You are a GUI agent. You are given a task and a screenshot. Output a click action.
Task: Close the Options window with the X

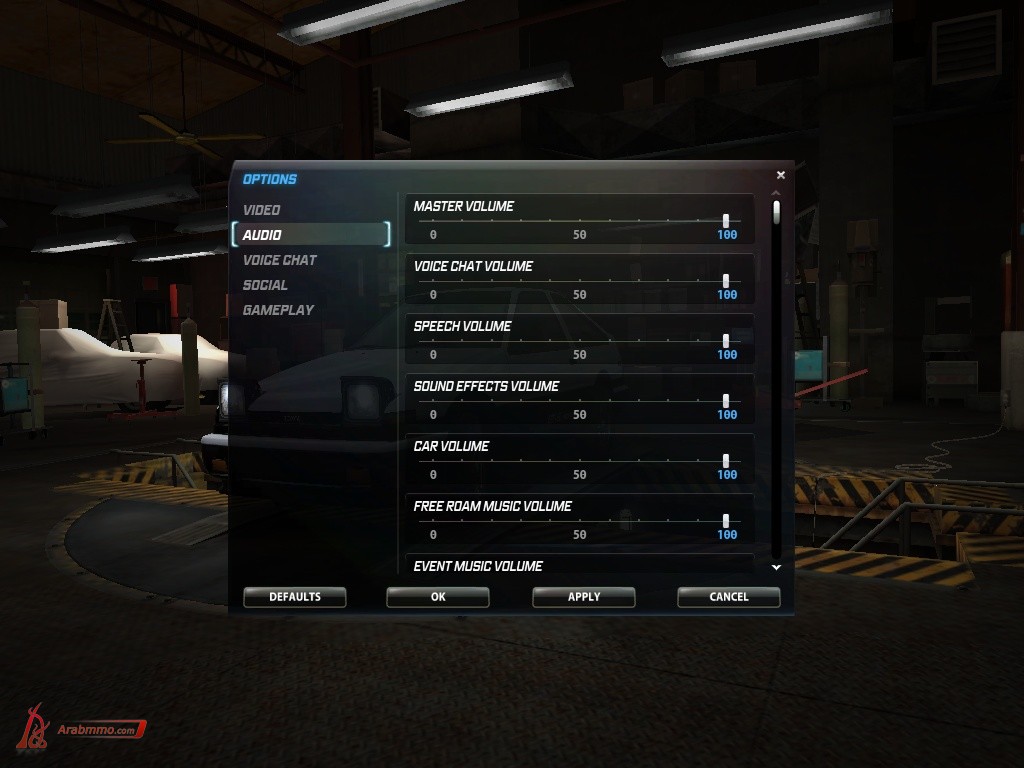(x=781, y=175)
